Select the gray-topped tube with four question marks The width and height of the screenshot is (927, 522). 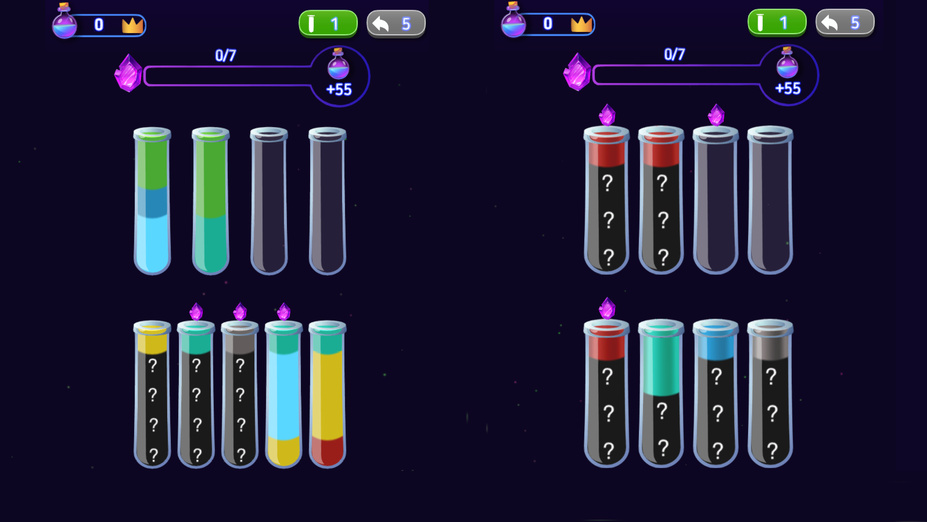pos(240,395)
